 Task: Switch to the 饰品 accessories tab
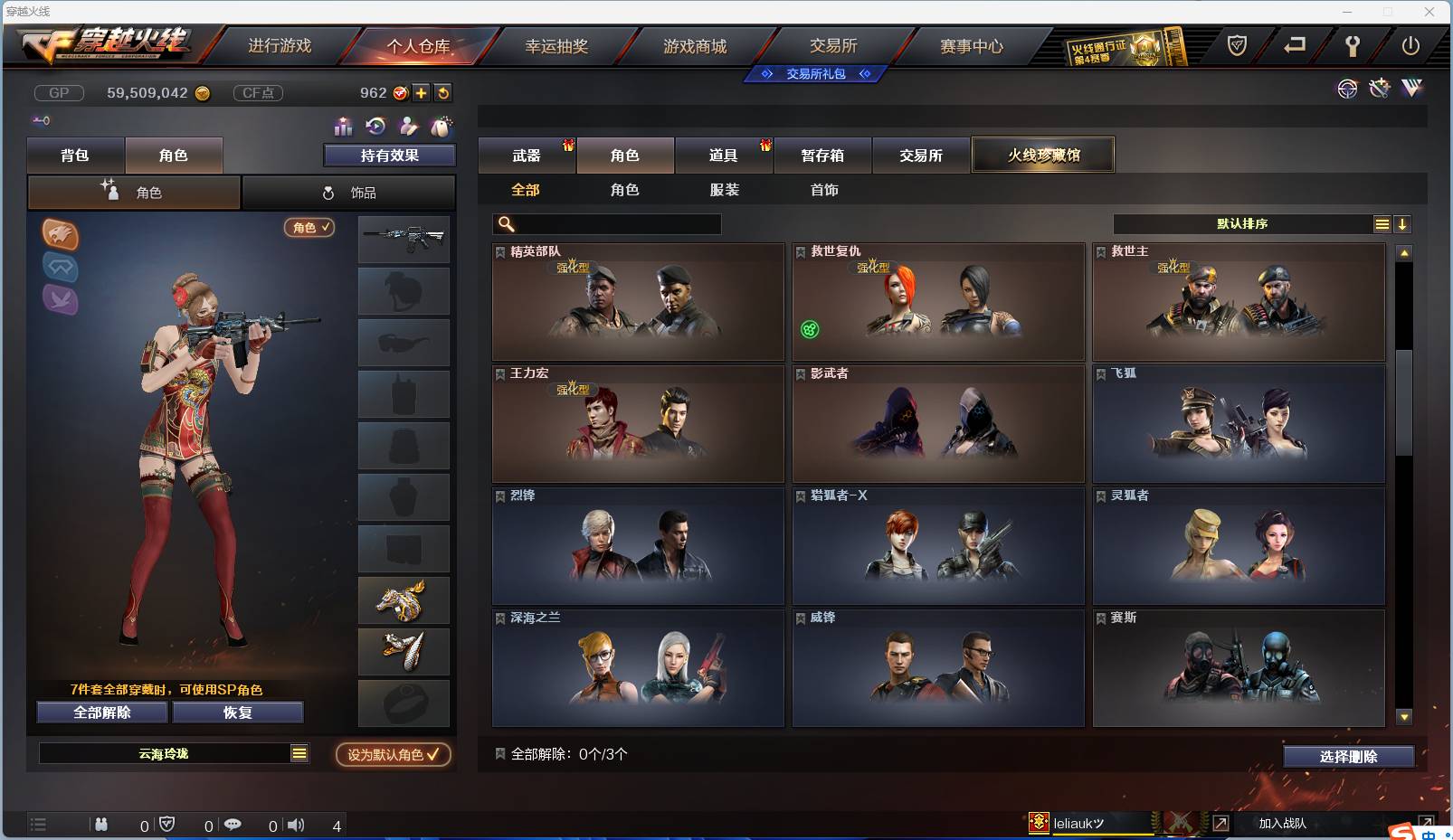point(349,192)
